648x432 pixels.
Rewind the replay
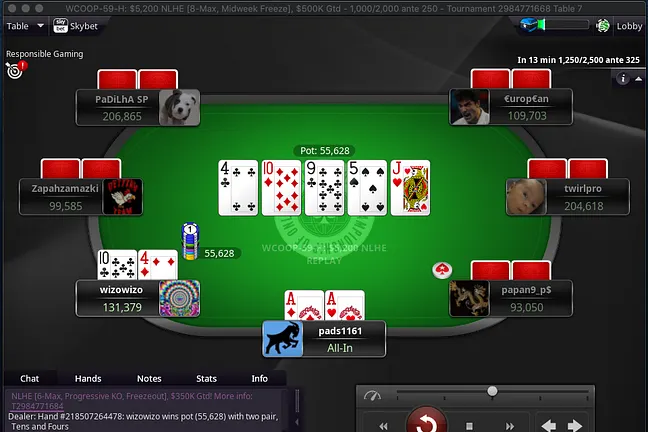[384, 424]
